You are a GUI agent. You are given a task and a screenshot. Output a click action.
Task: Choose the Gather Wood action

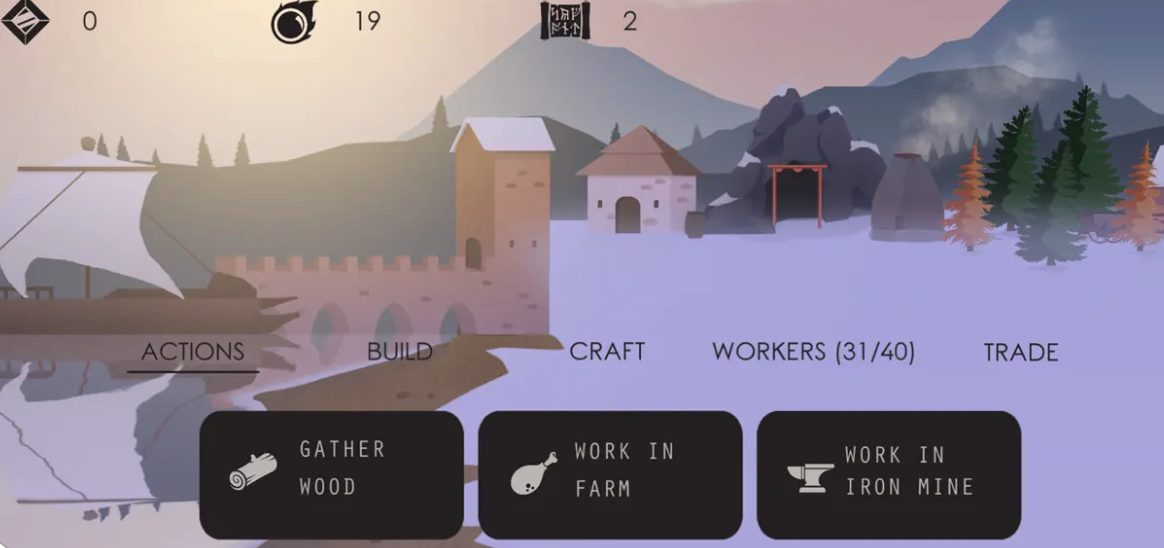click(x=331, y=475)
